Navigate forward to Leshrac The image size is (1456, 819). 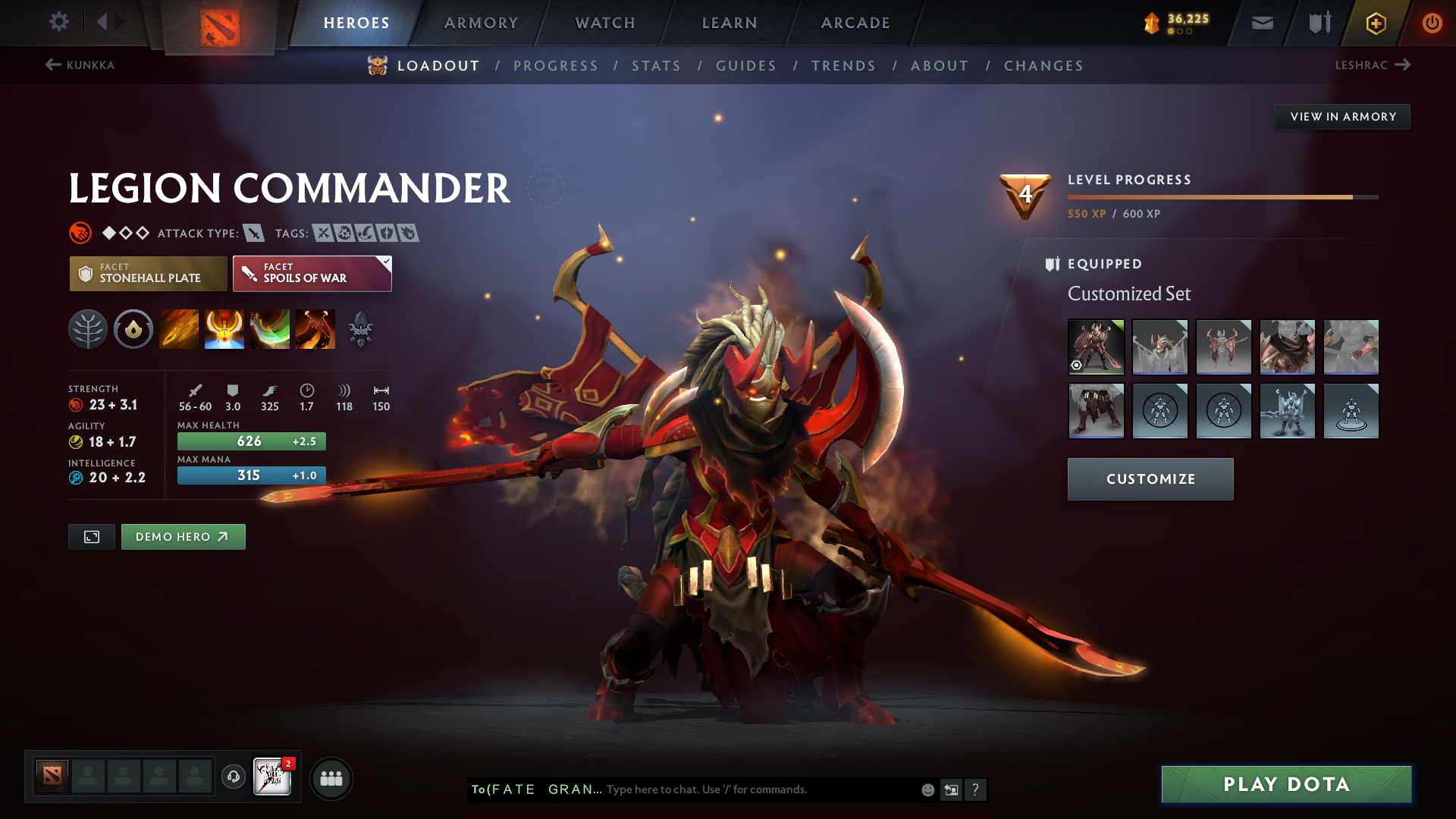1374,65
